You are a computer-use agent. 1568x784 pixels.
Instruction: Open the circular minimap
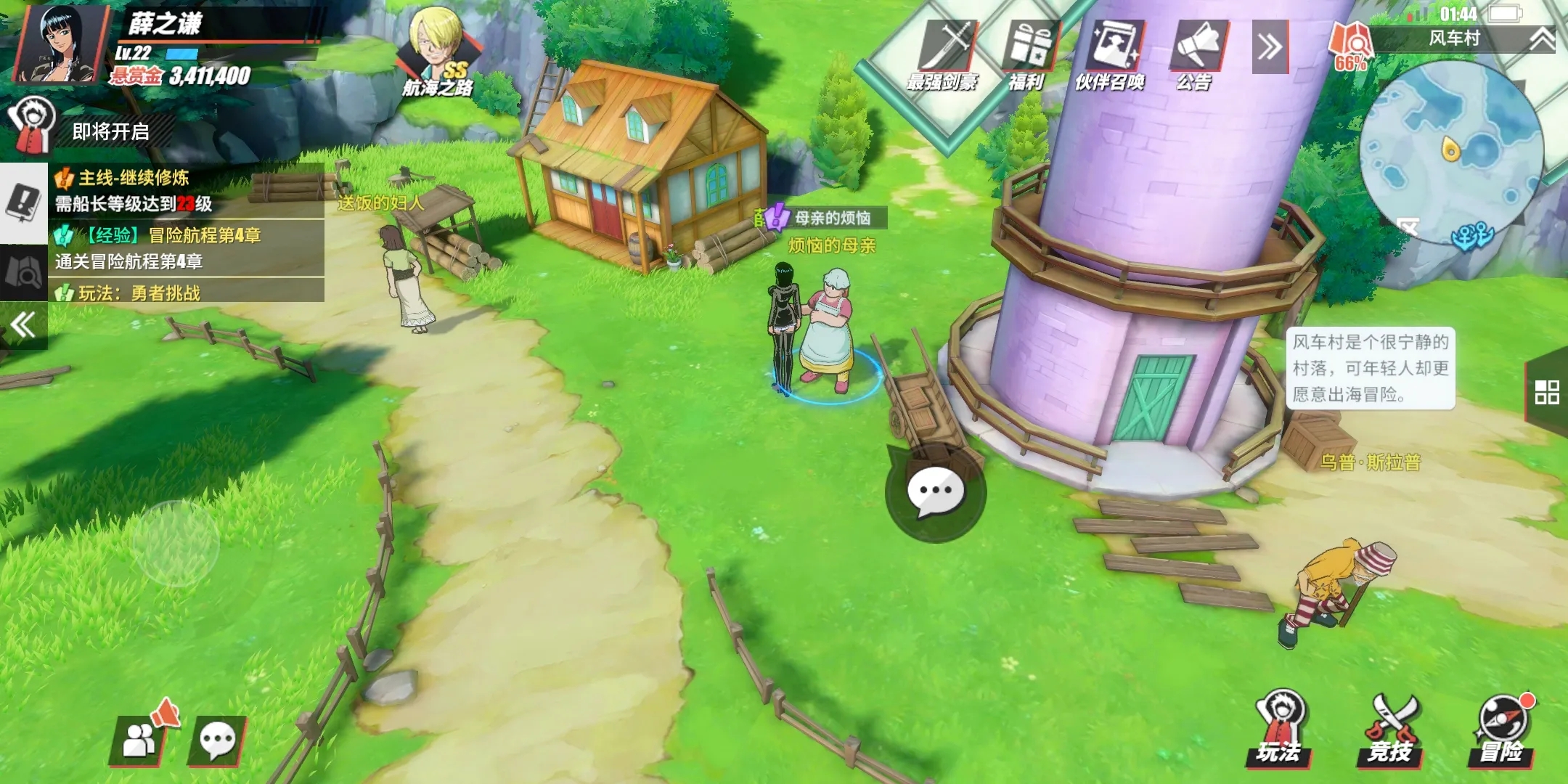tap(1450, 151)
